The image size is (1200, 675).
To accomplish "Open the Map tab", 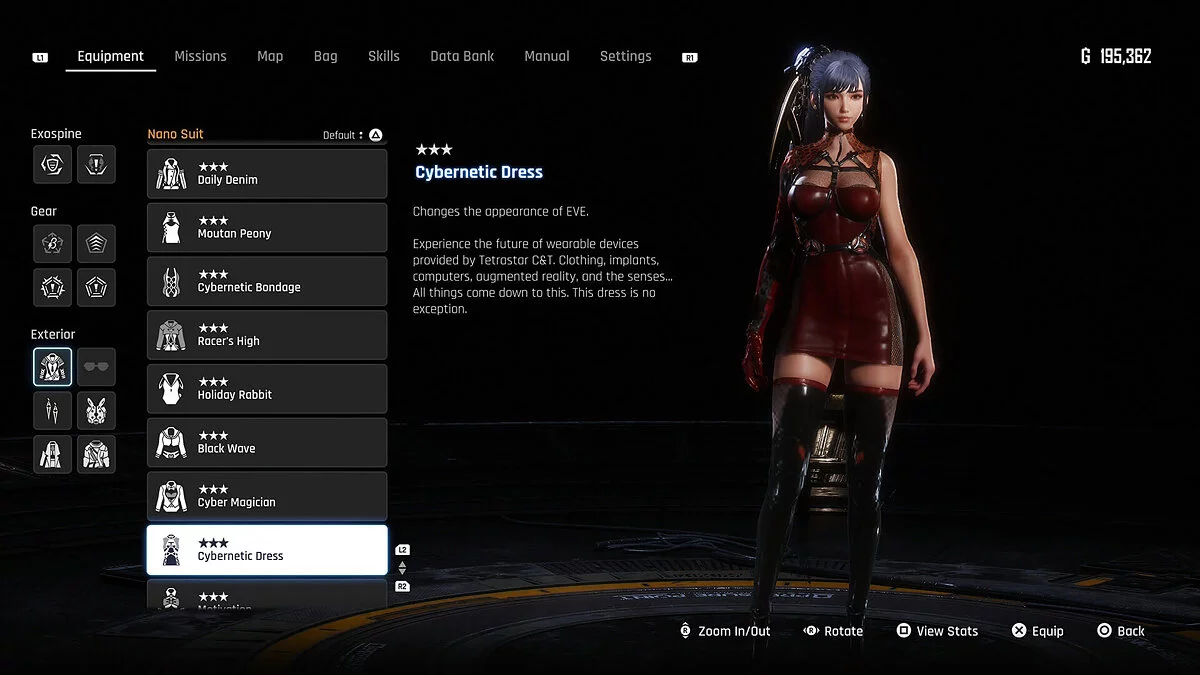I will click(270, 56).
